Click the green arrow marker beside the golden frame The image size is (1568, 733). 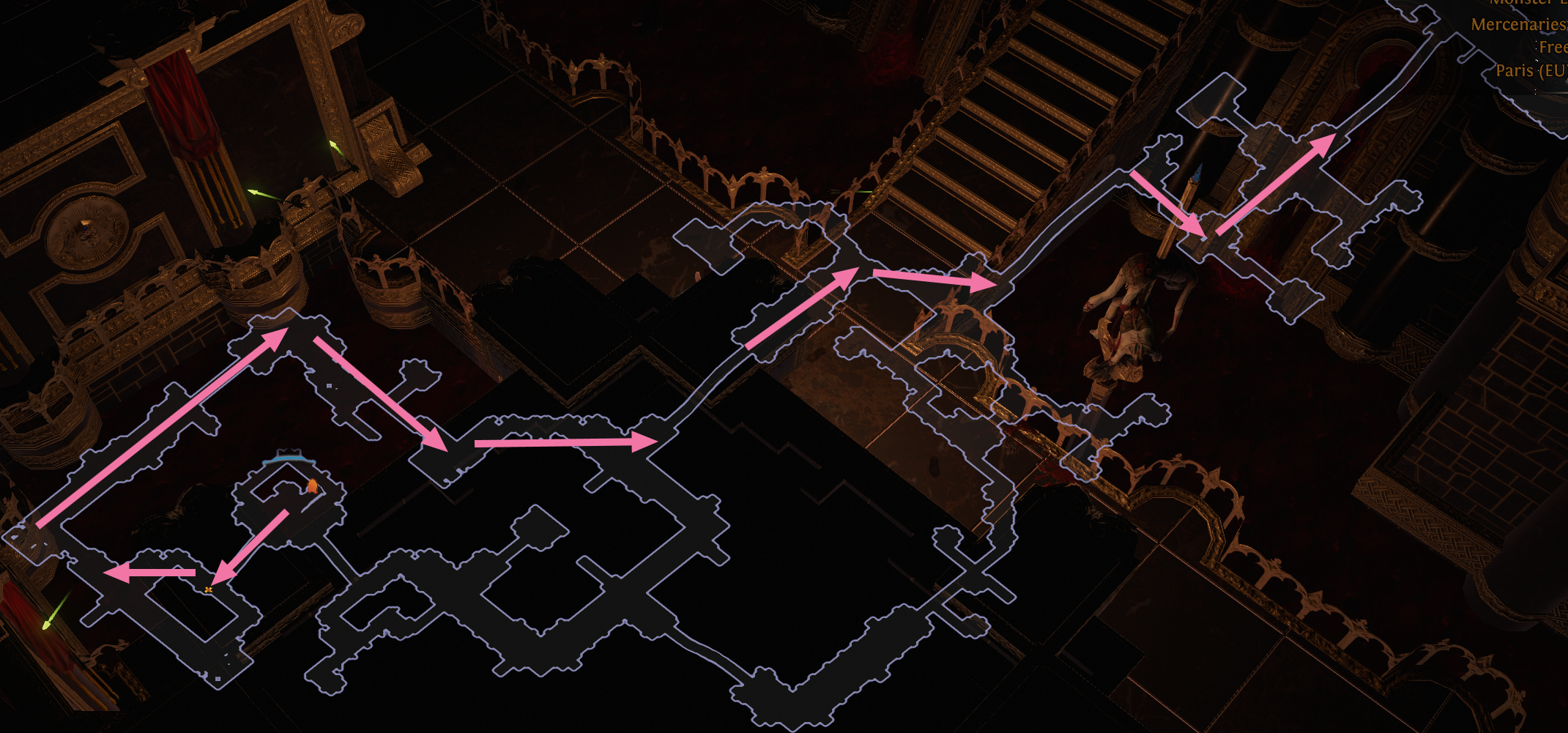pyautogui.click(x=333, y=145)
